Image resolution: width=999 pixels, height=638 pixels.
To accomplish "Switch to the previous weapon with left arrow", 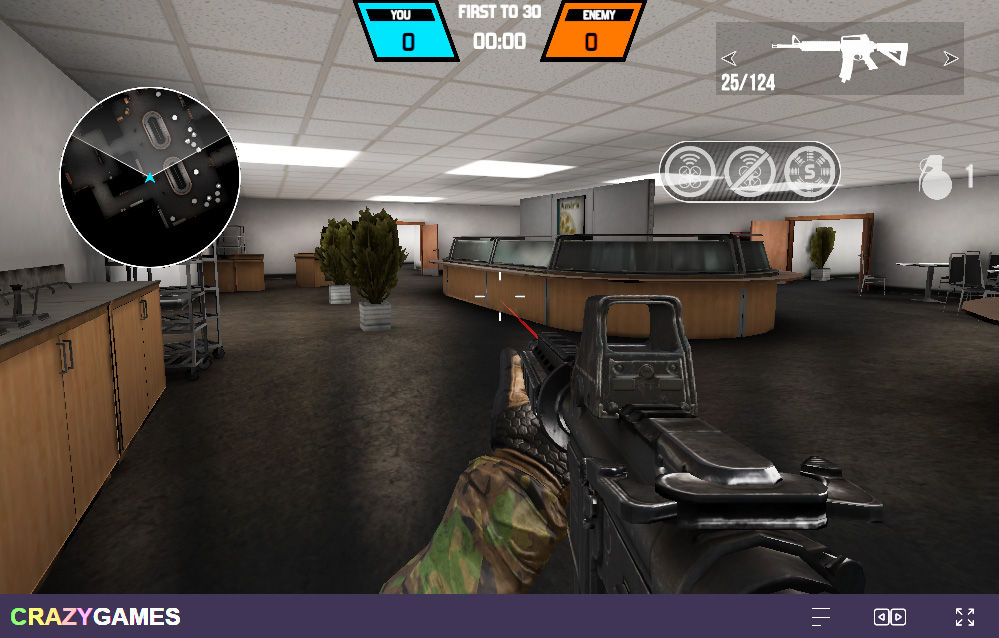I will [x=729, y=58].
